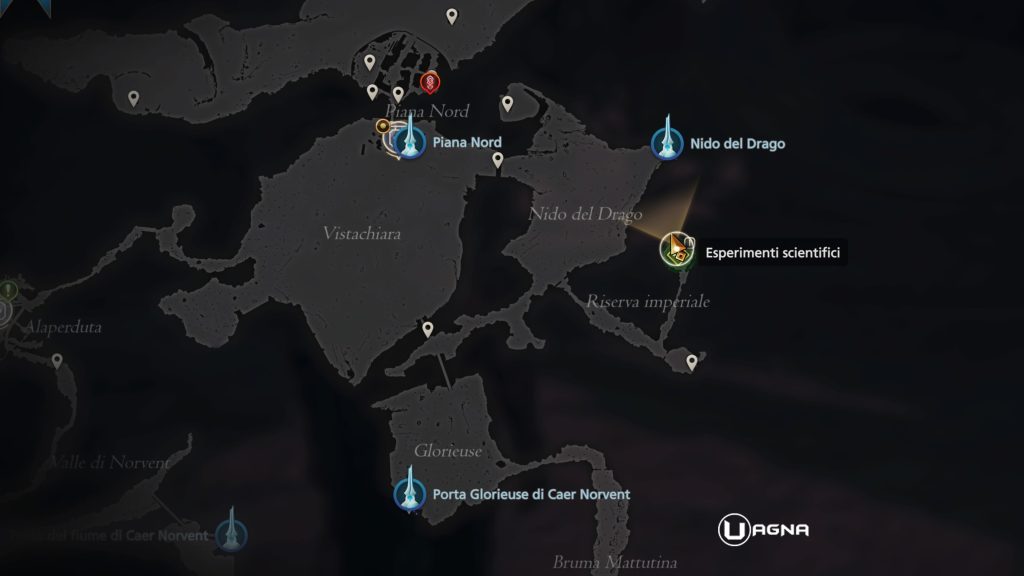Screen dimensions: 1024x576
Task: Choose the Porta Glorieuse di Caer Norvent obelisk
Action: tap(409, 493)
